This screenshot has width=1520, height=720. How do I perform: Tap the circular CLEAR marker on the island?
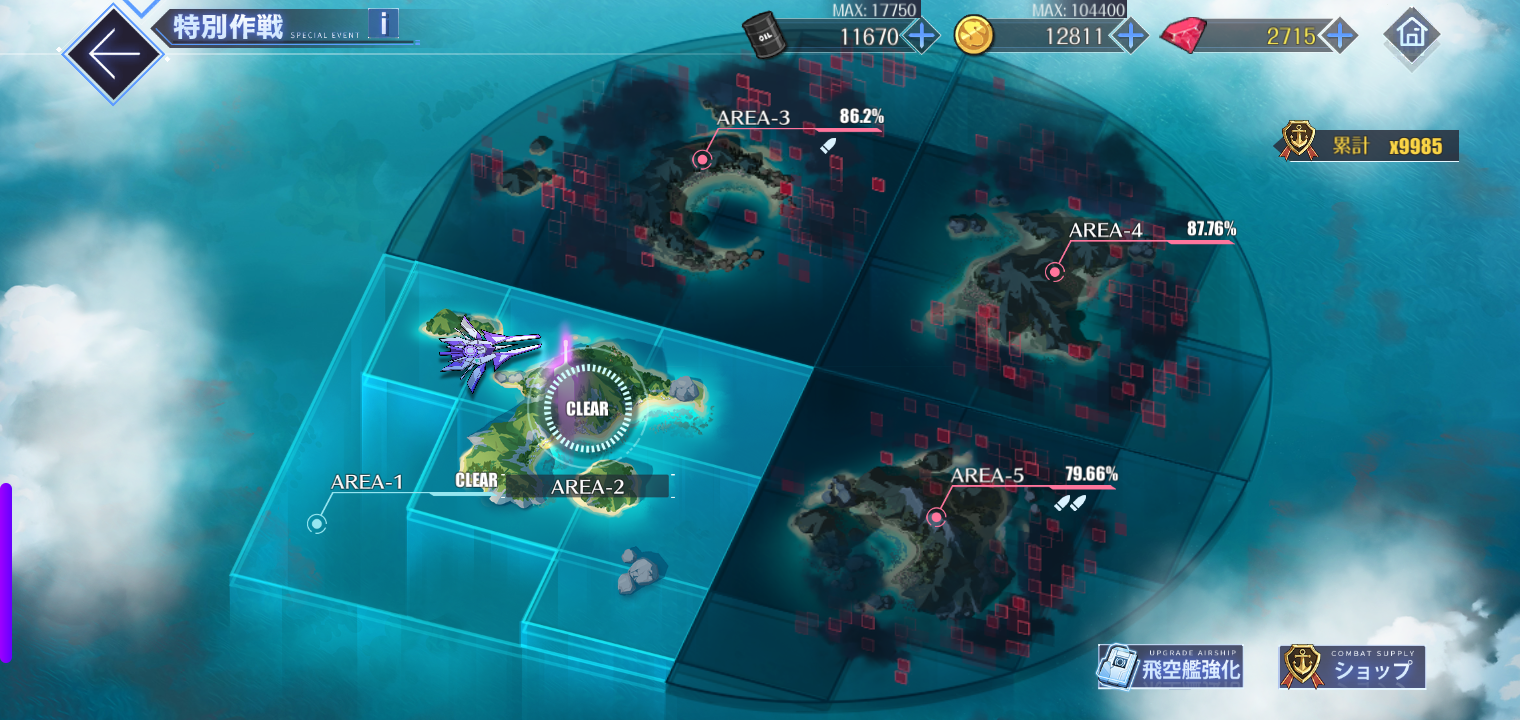pyautogui.click(x=587, y=408)
